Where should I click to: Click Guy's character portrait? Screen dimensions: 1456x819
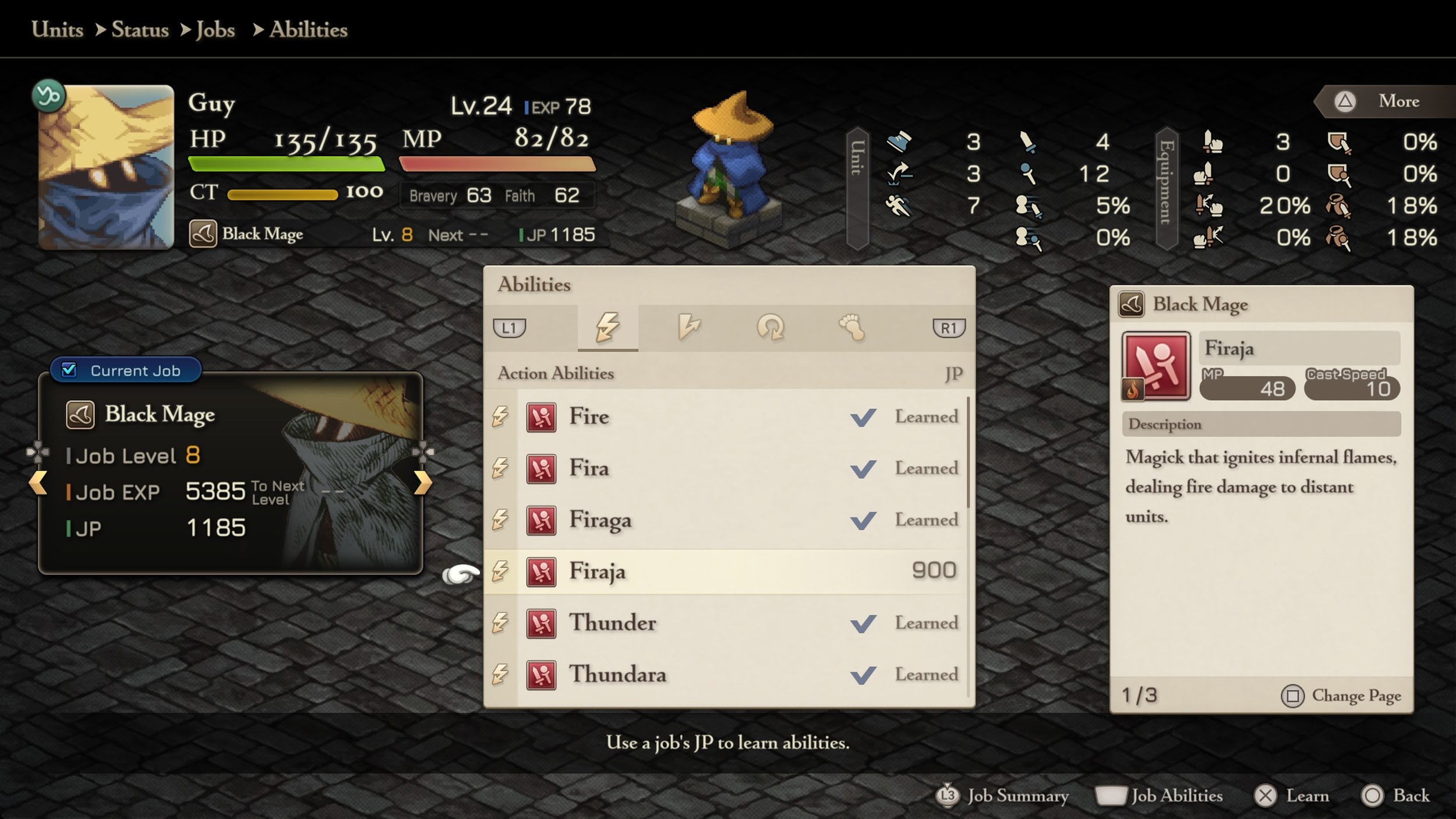pyautogui.click(x=106, y=167)
